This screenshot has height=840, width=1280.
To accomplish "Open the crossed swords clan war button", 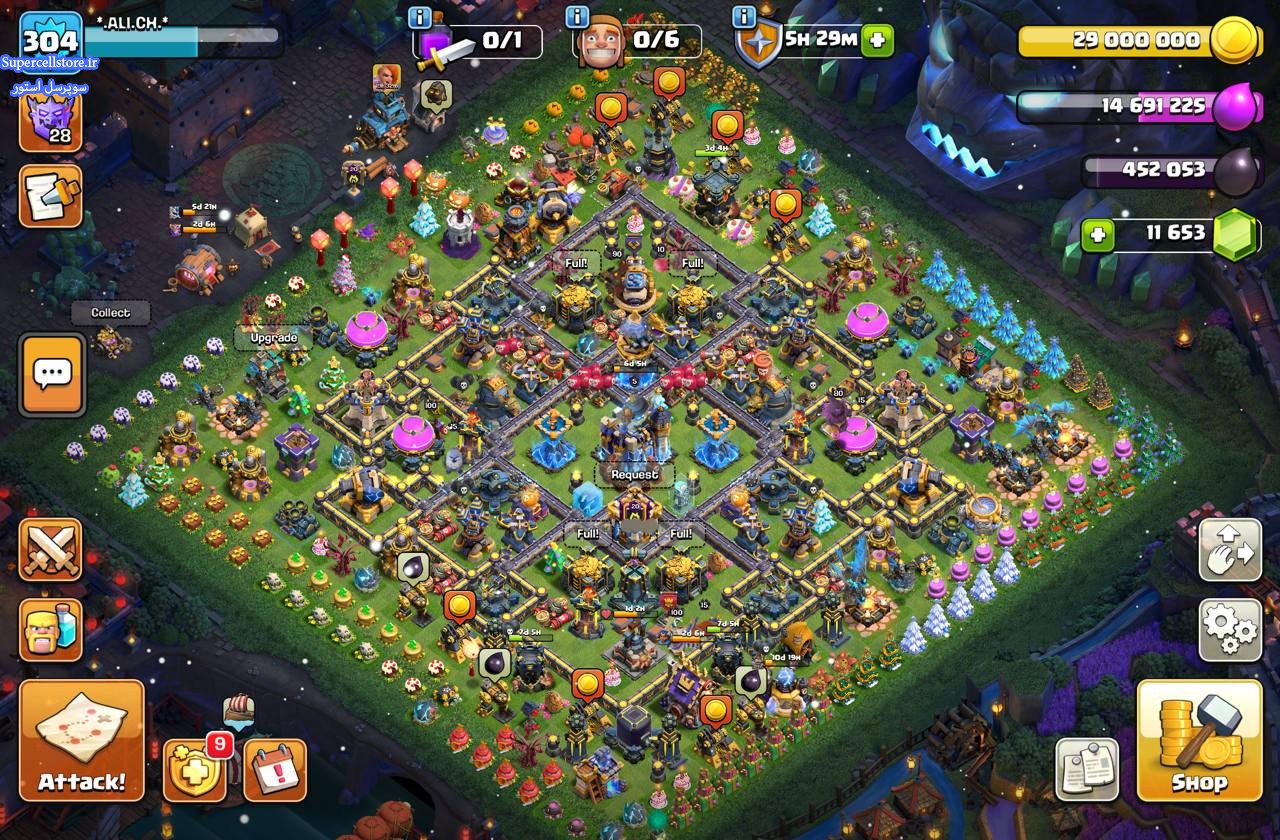I will click(x=50, y=549).
